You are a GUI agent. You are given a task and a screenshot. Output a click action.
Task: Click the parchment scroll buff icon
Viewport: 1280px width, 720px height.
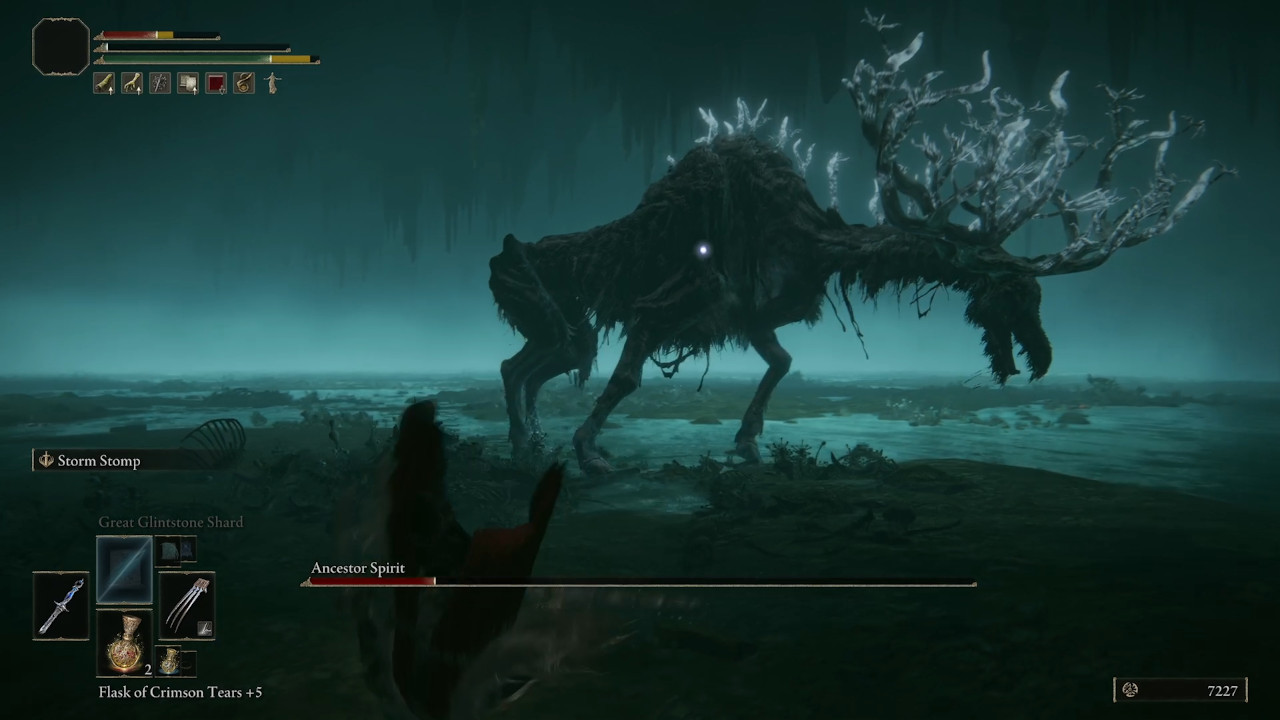tap(187, 83)
